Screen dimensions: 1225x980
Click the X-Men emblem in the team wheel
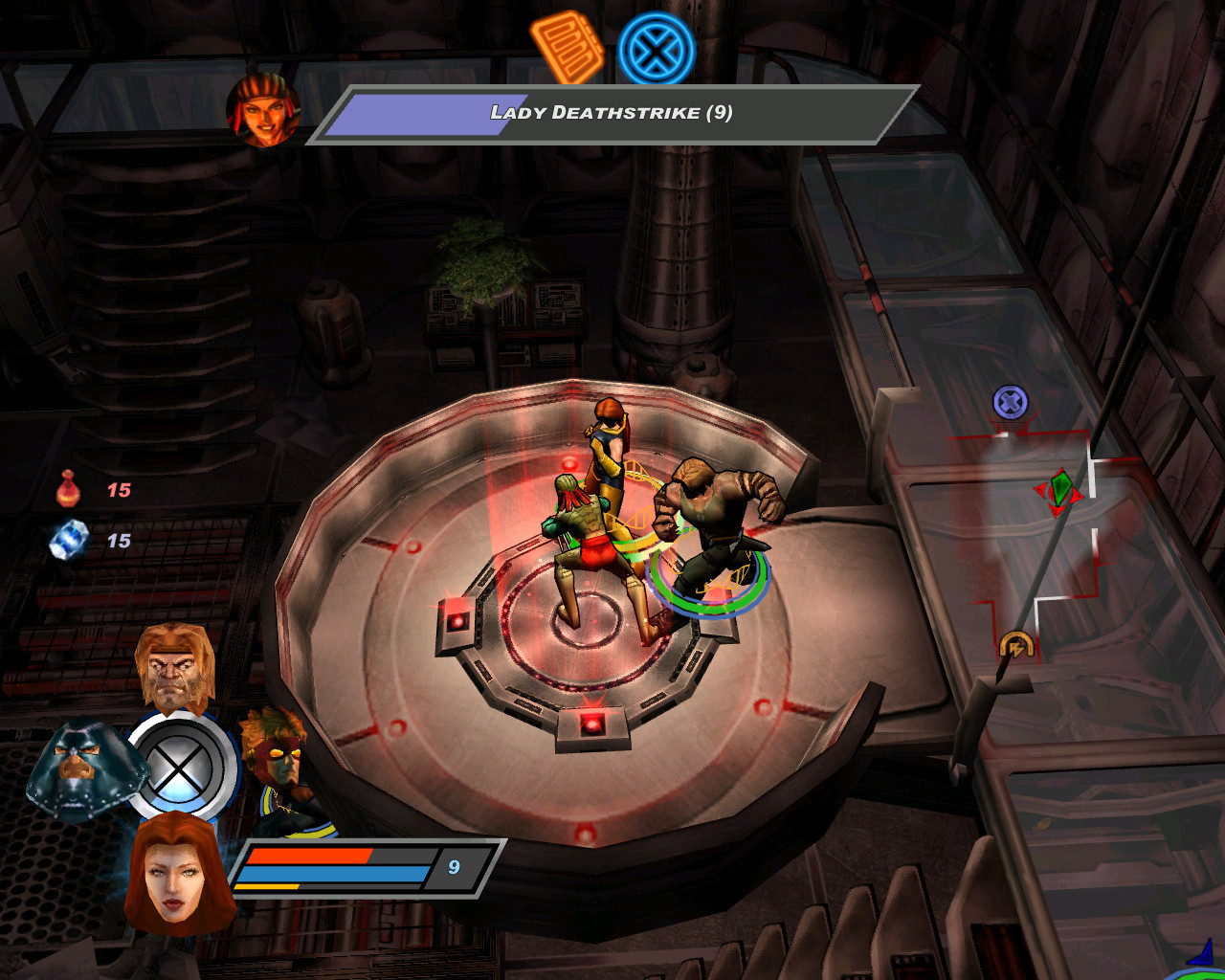[x=181, y=766]
